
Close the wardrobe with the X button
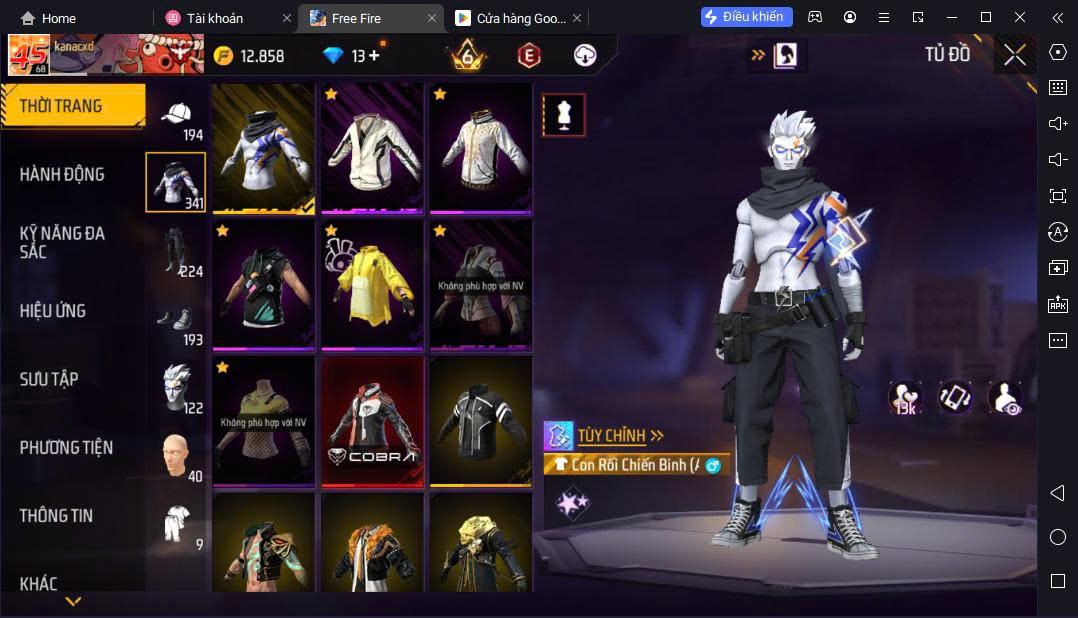coord(1014,56)
